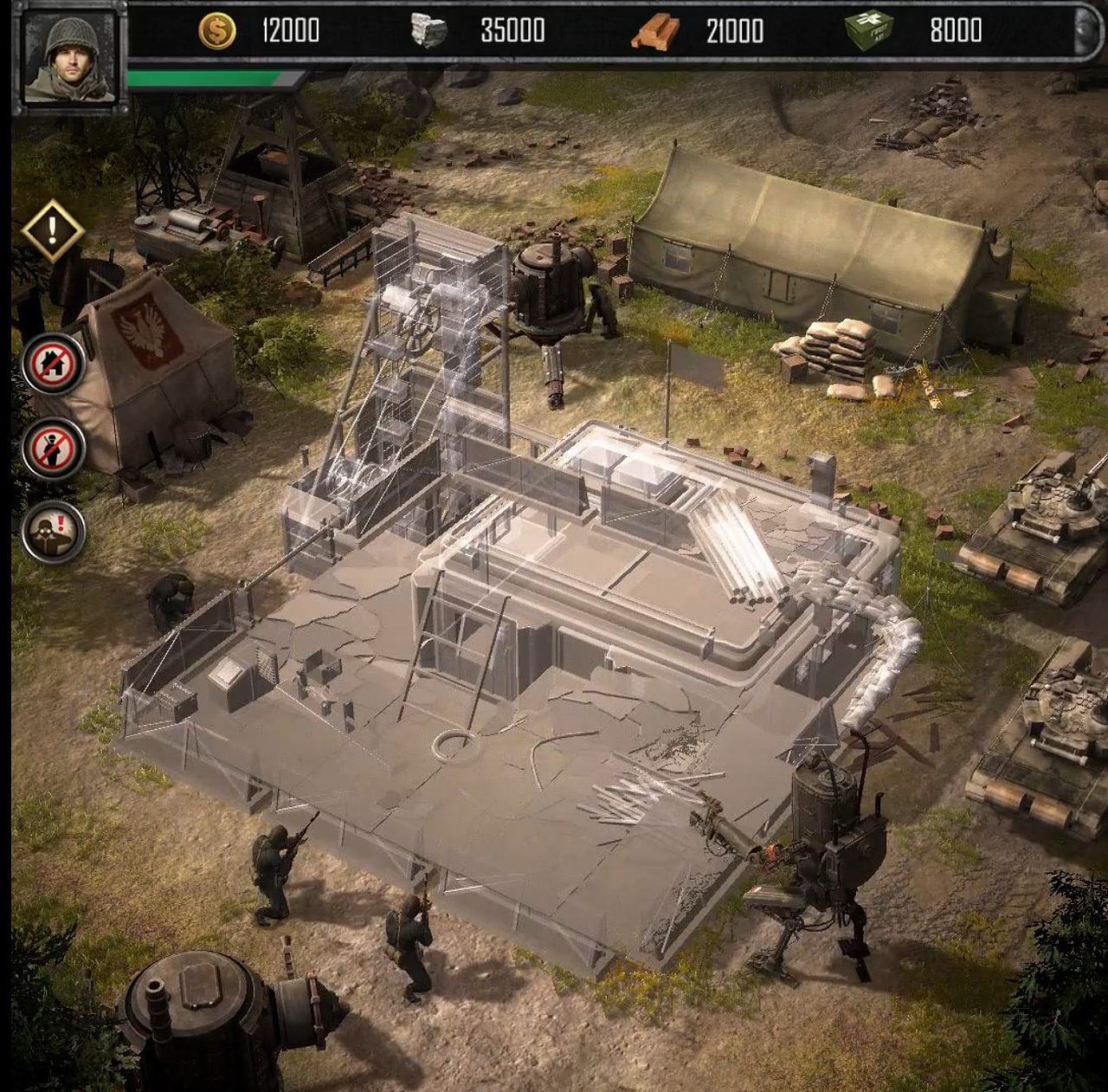Viewport: 1108px width, 1092px height.
Task: Open the commander portrait profile
Action: (x=69, y=58)
